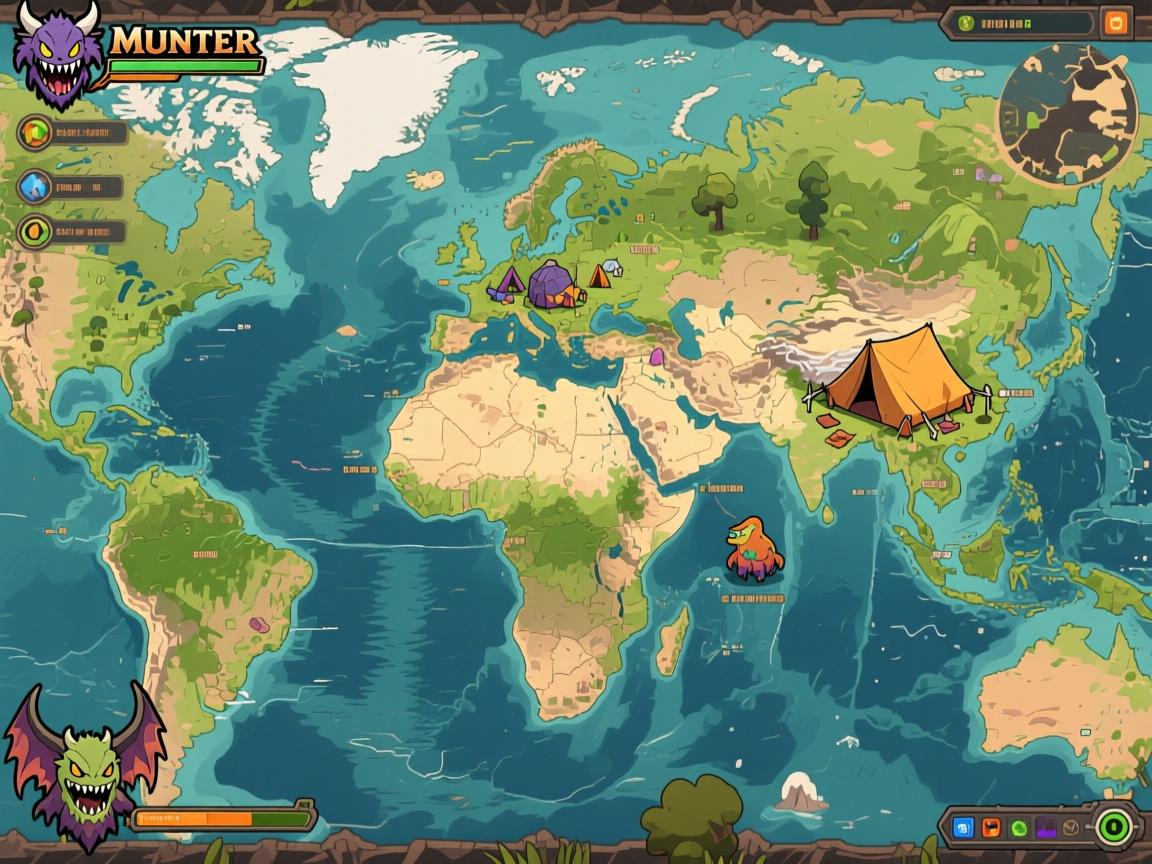Viewport: 1152px width, 864px height.
Task: Choose the blue crystal entry in the left list
Action: click(35, 186)
